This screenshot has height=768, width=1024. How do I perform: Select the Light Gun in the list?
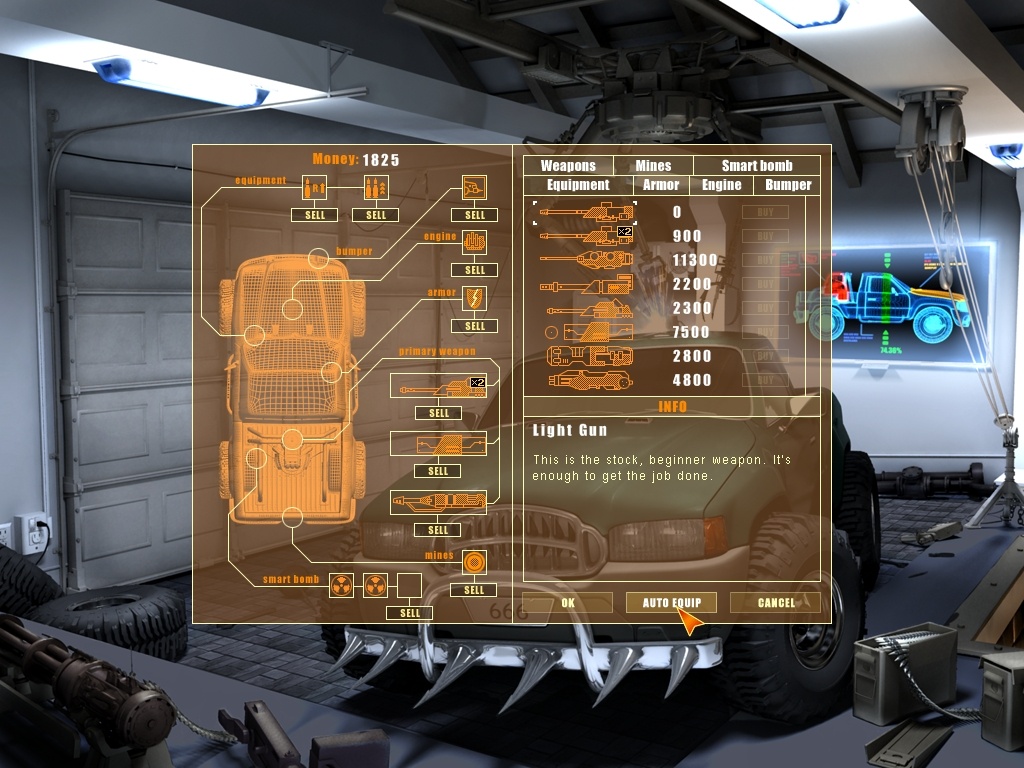click(x=586, y=212)
